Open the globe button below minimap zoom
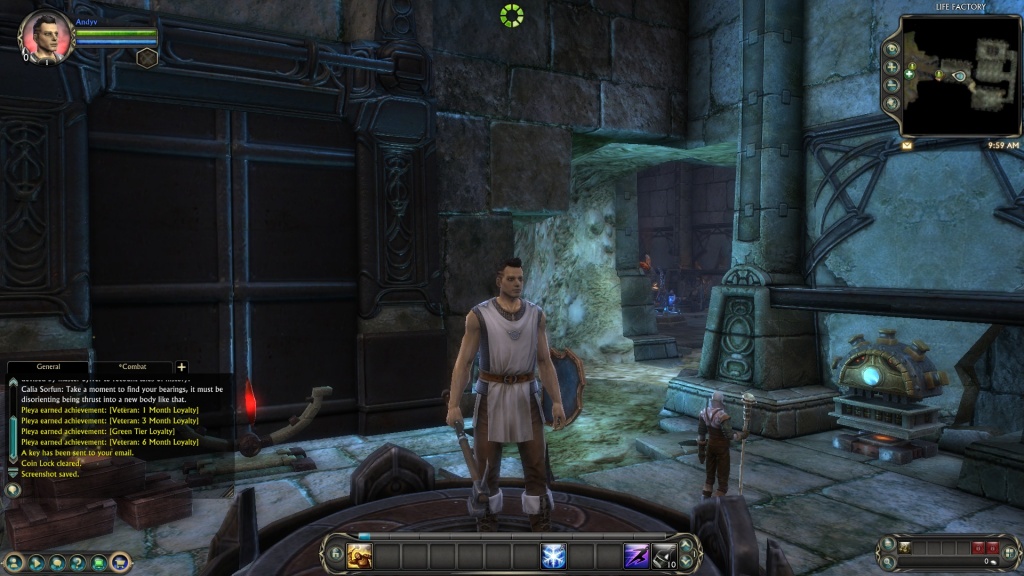 pyautogui.click(x=891, y=103)
